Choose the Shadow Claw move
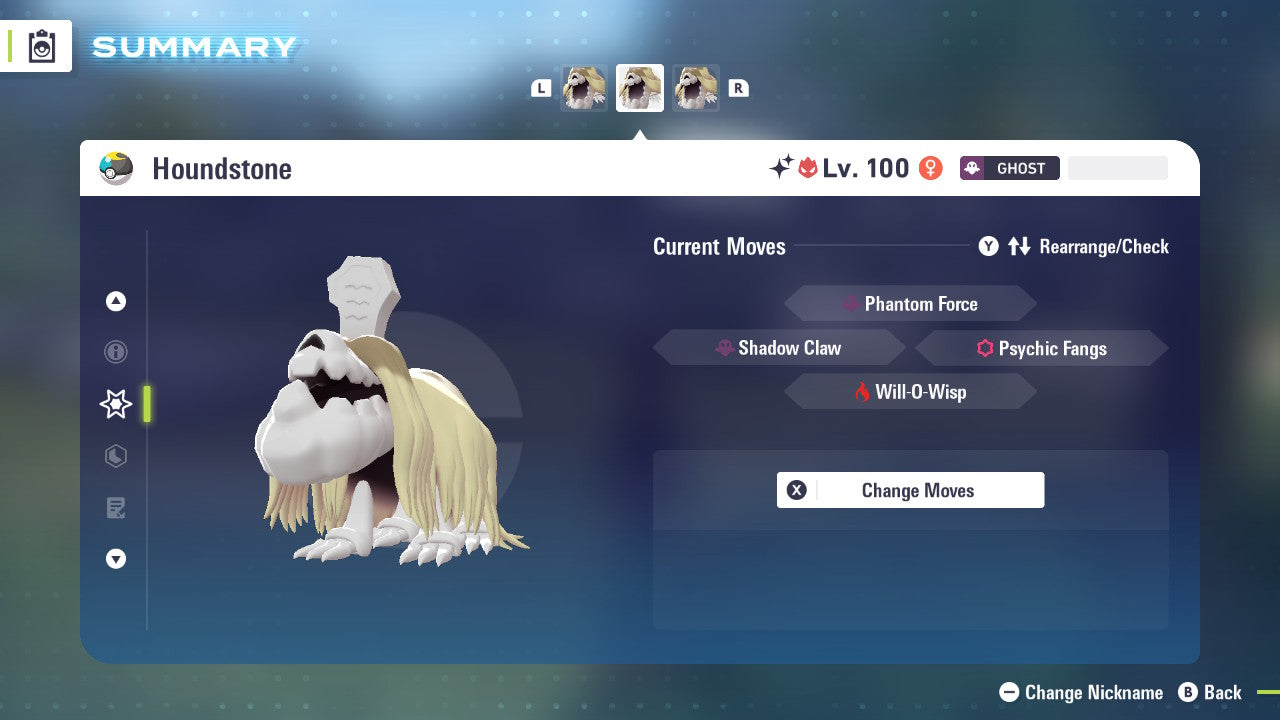Screen dimensions: 1280x720 779,348
